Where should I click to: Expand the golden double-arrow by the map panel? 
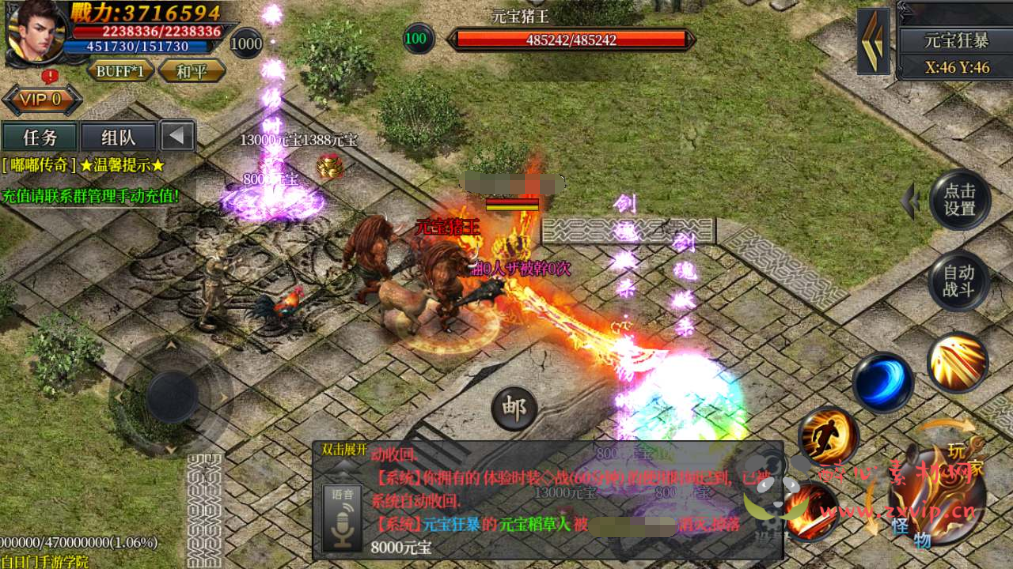coord(874,41)
